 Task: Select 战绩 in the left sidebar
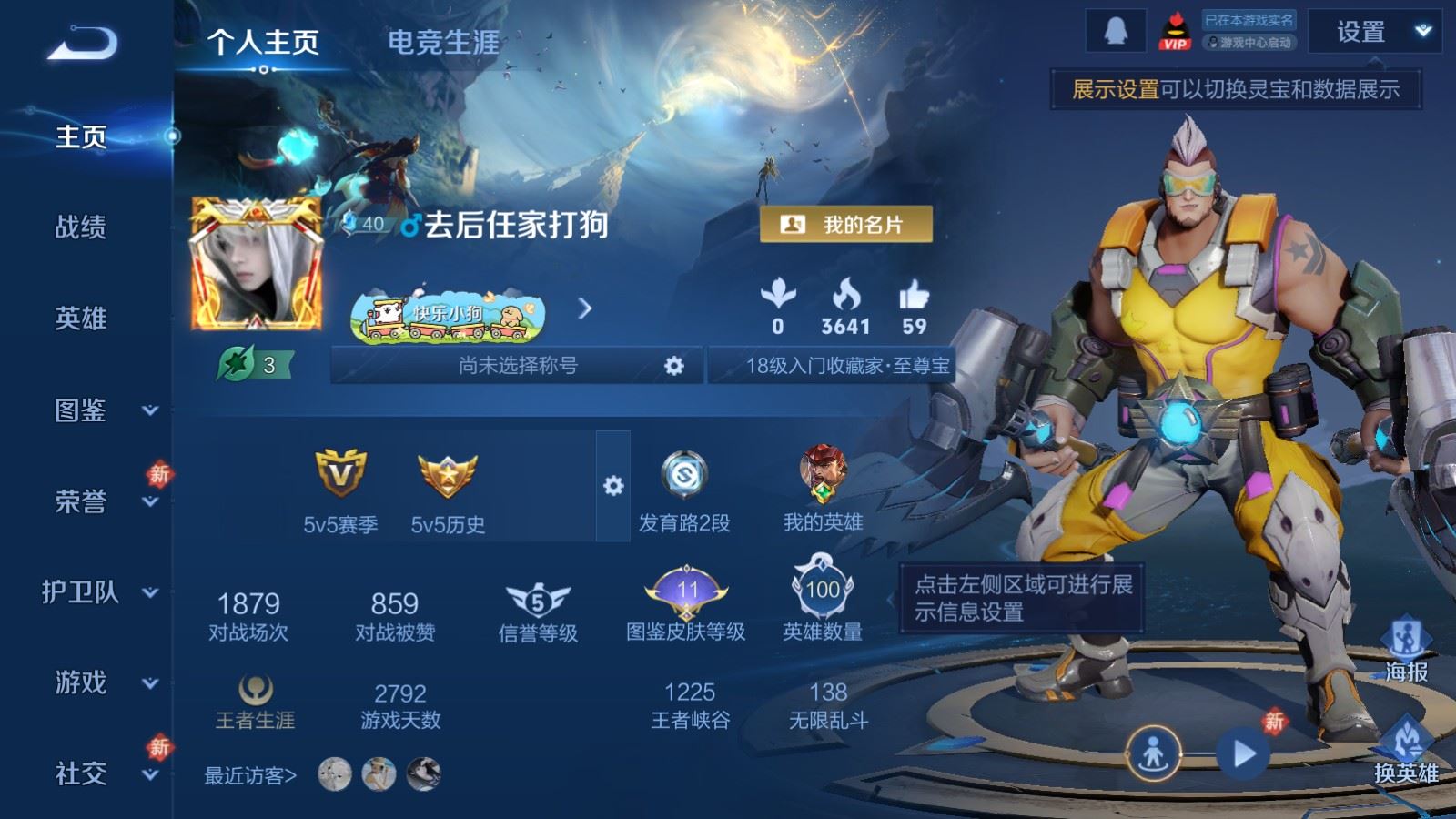[79, 229]
